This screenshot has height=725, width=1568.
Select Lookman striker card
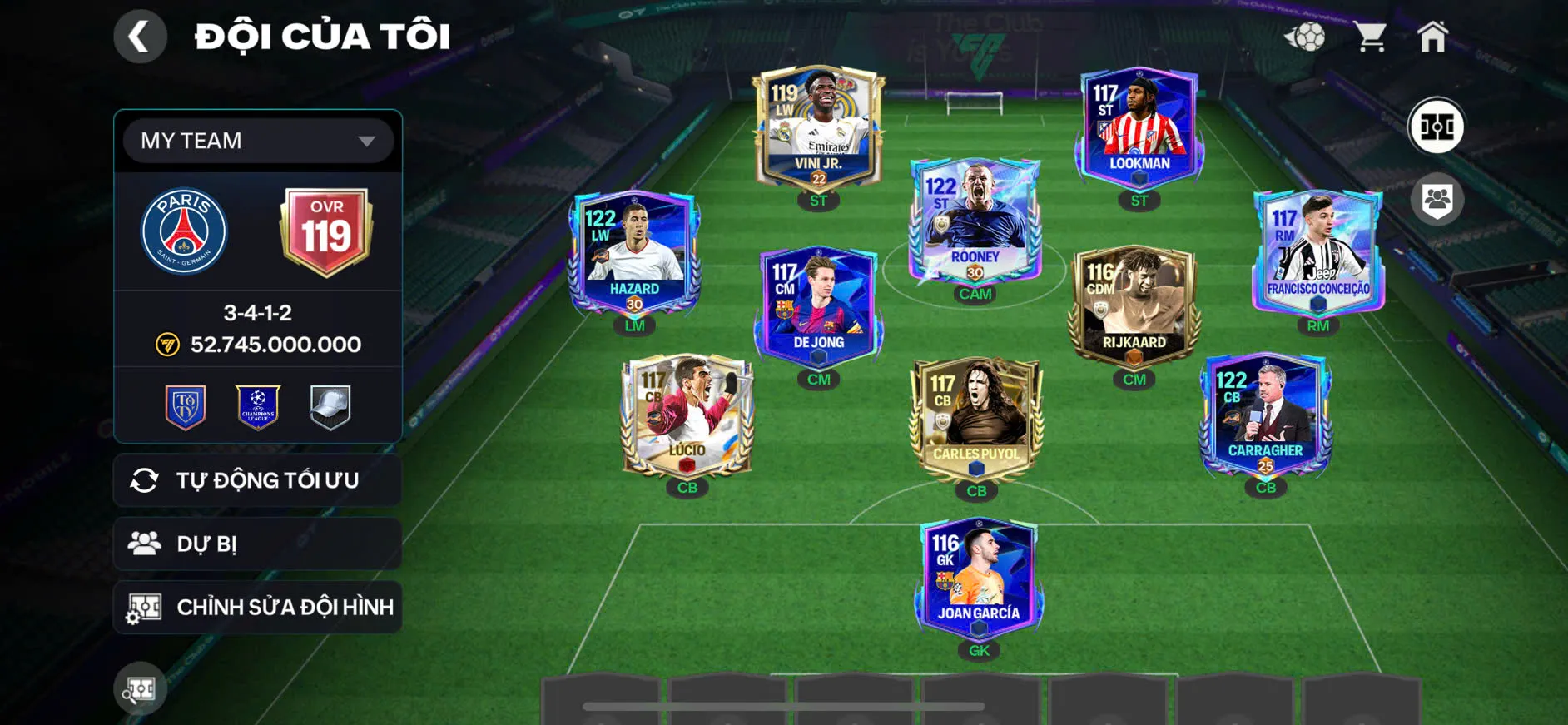coord(1139,127)
